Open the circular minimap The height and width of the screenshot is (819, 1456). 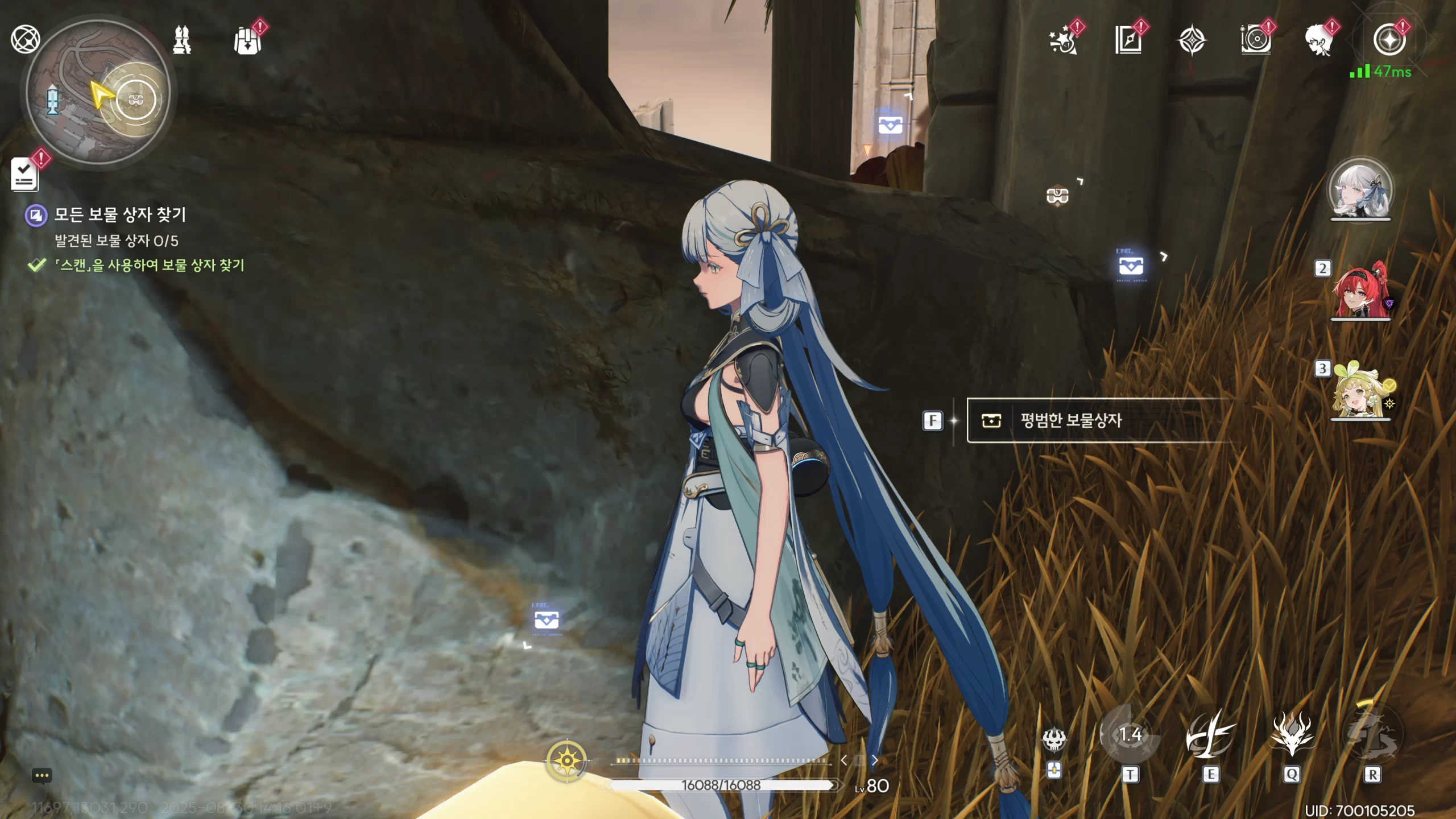point(98,93)
